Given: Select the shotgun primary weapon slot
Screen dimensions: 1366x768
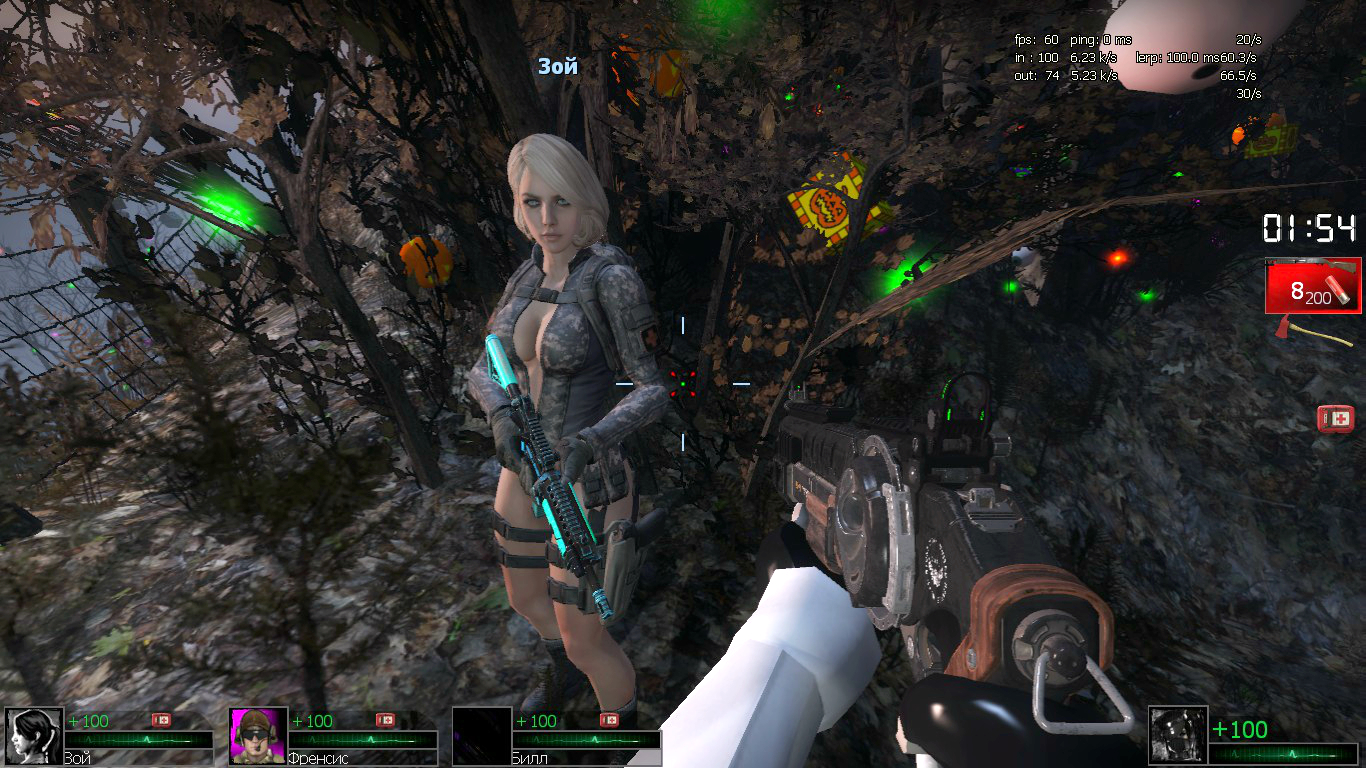Looking at the screenshot, I should pos(1312,285).
